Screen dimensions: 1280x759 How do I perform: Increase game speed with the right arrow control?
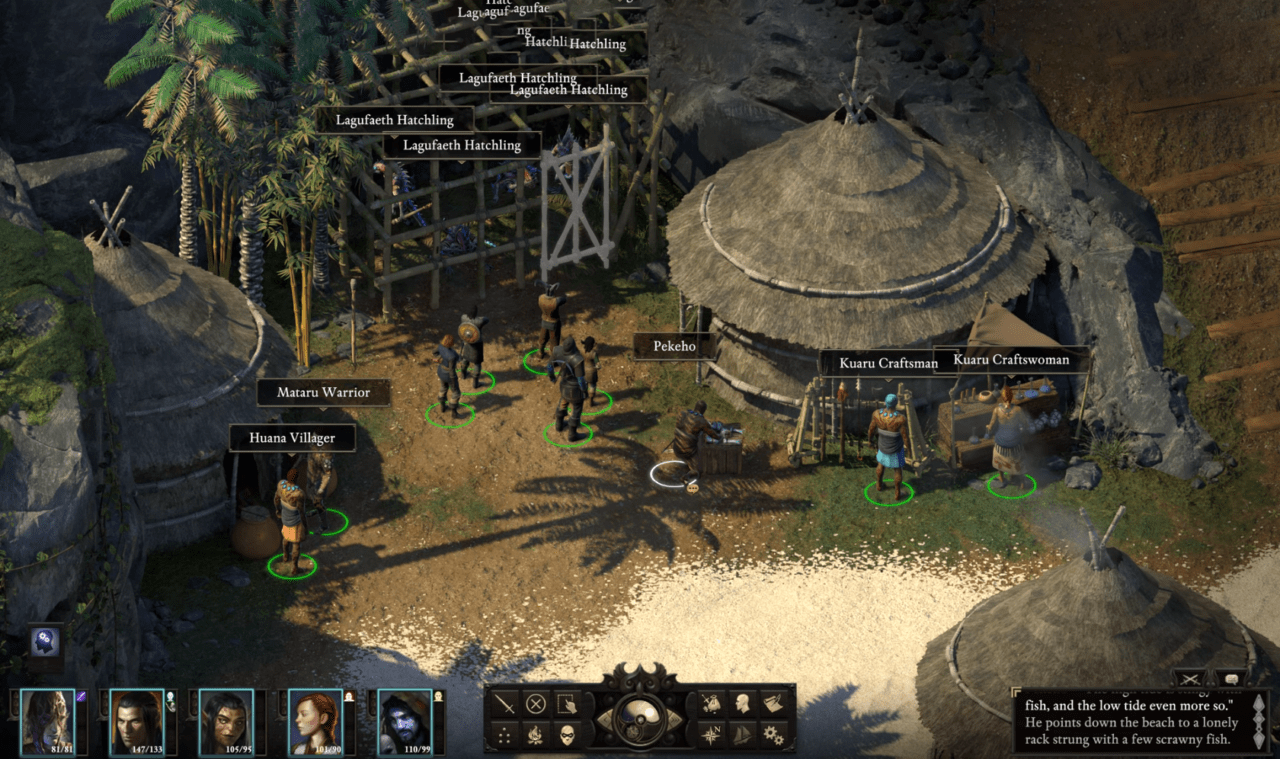coord(676,720)
